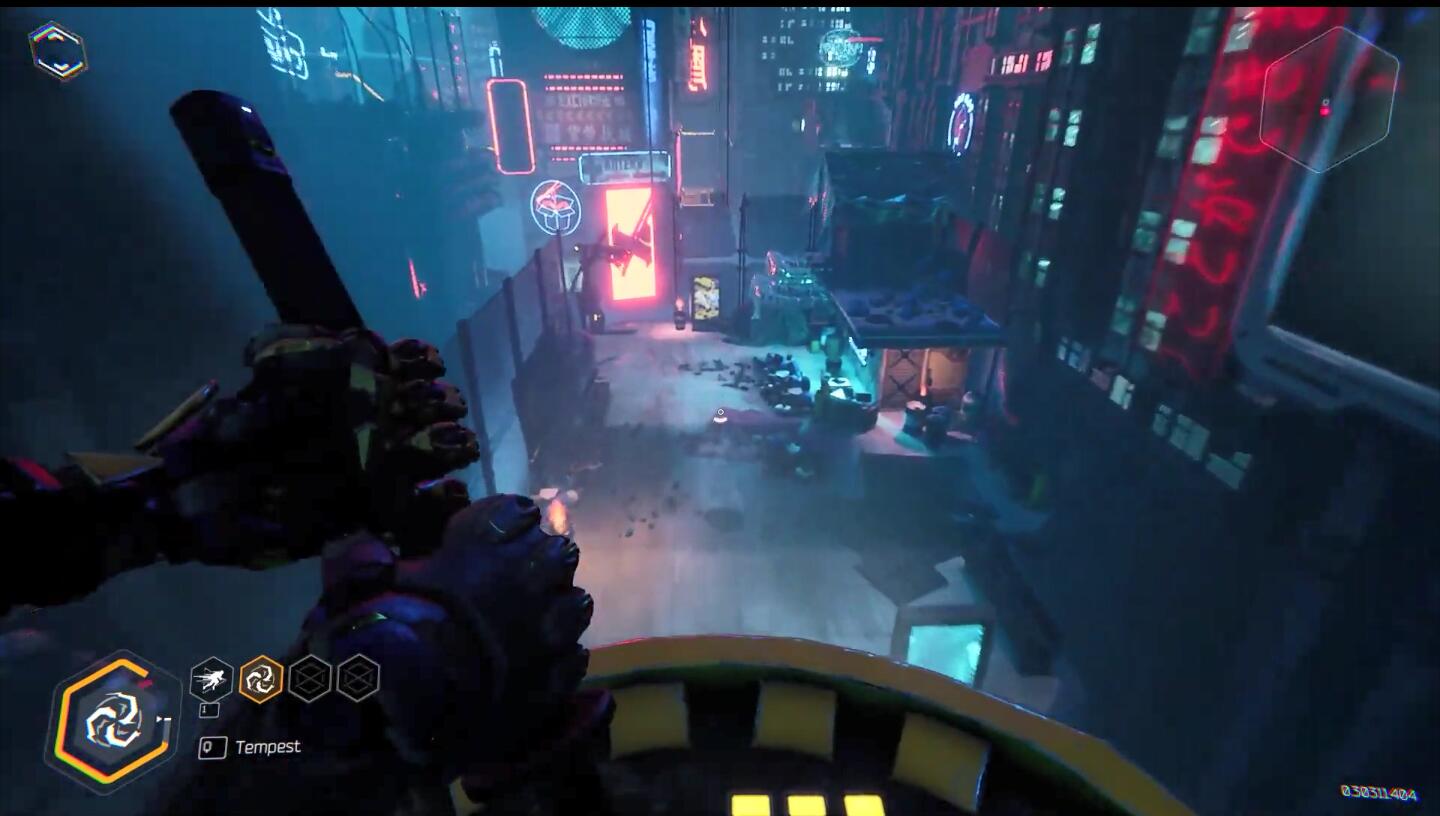Activate the large Tempest ability hexagon

[x=112, y=721]
